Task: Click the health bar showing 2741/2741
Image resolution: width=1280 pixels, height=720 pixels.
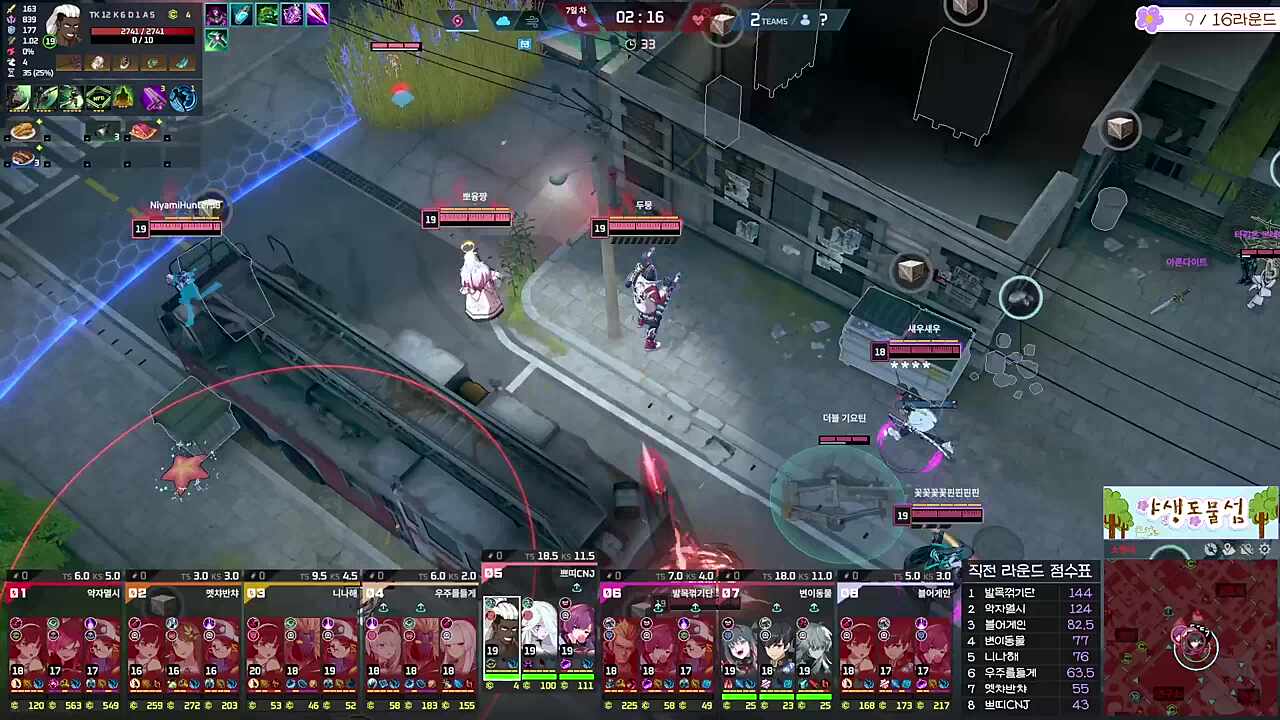Action: coord(141,32)
